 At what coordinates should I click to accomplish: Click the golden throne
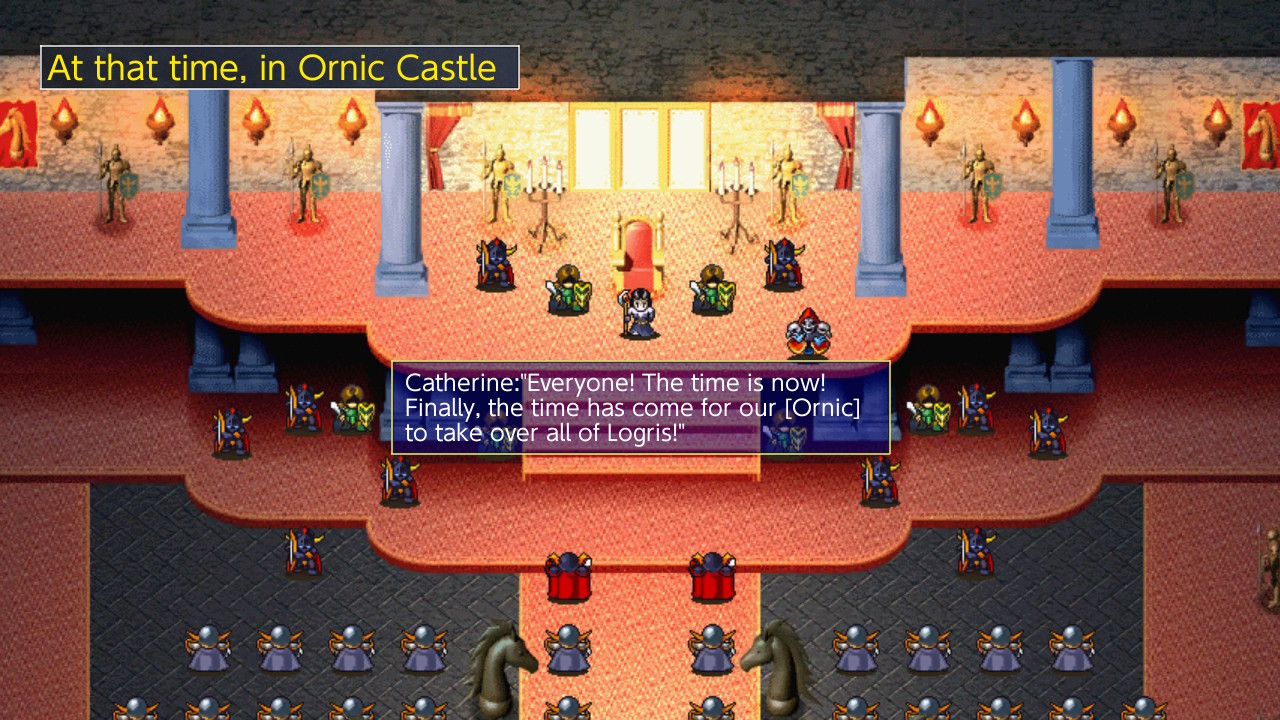tap(640, 250)
